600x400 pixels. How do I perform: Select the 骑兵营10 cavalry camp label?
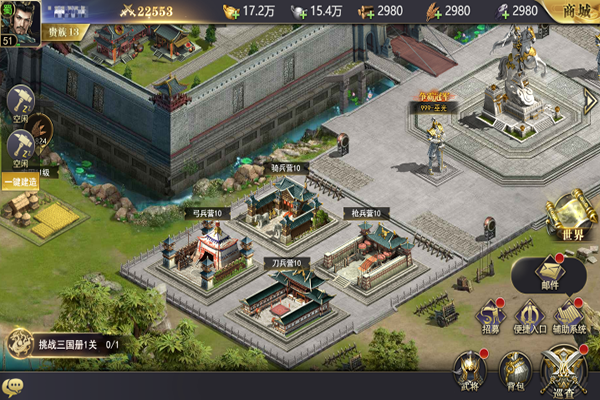point(290,168)
